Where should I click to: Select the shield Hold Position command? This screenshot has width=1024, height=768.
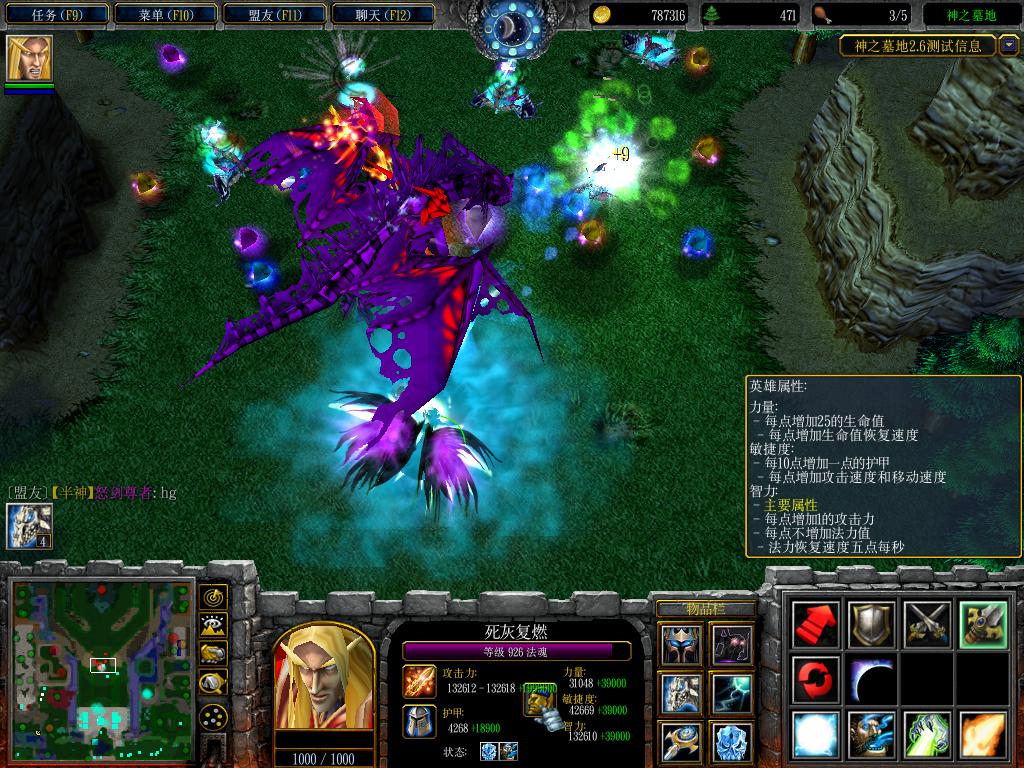[871, 625]
